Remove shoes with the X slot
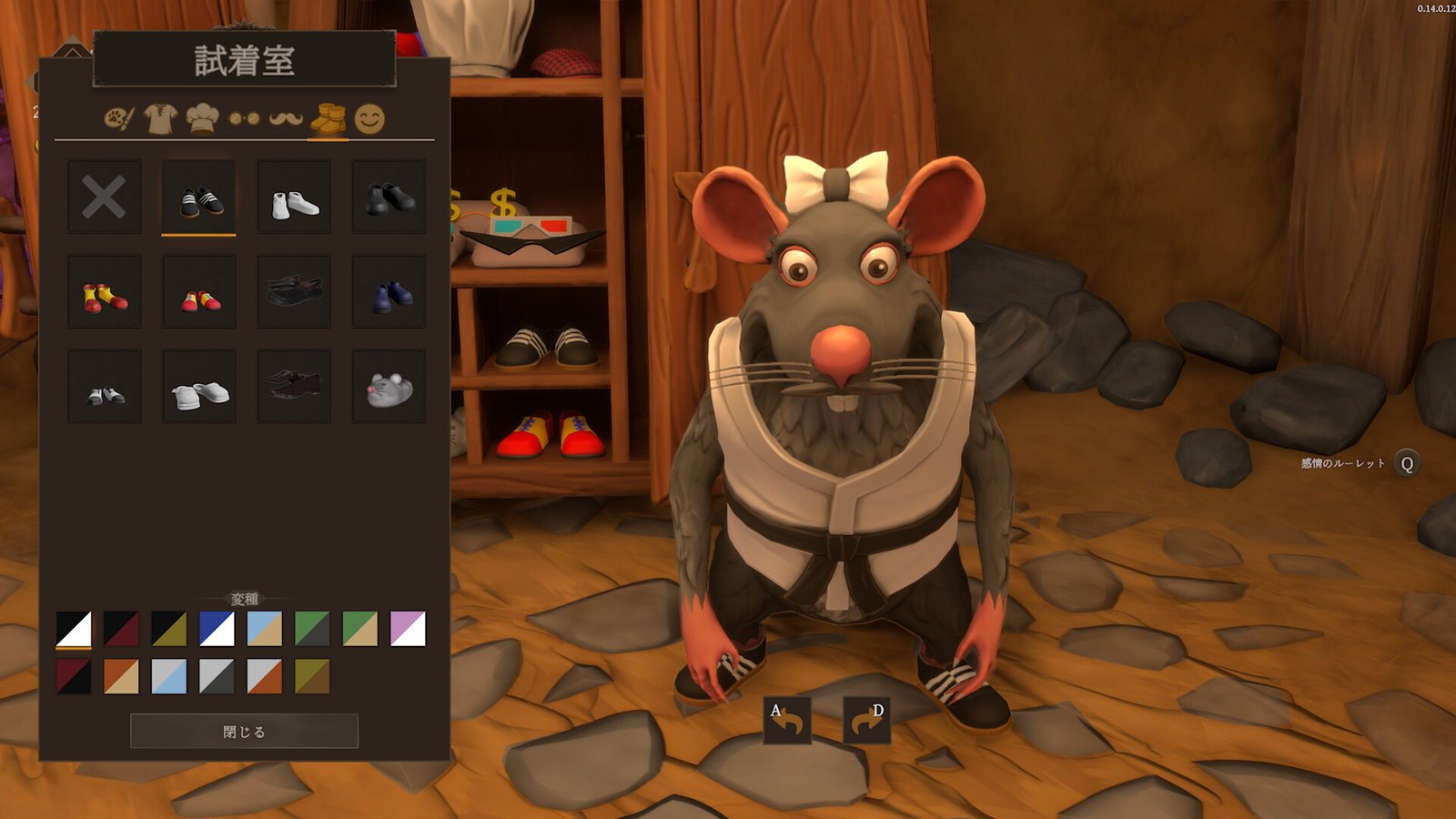1456x819 pixels. tap(104, 197)
